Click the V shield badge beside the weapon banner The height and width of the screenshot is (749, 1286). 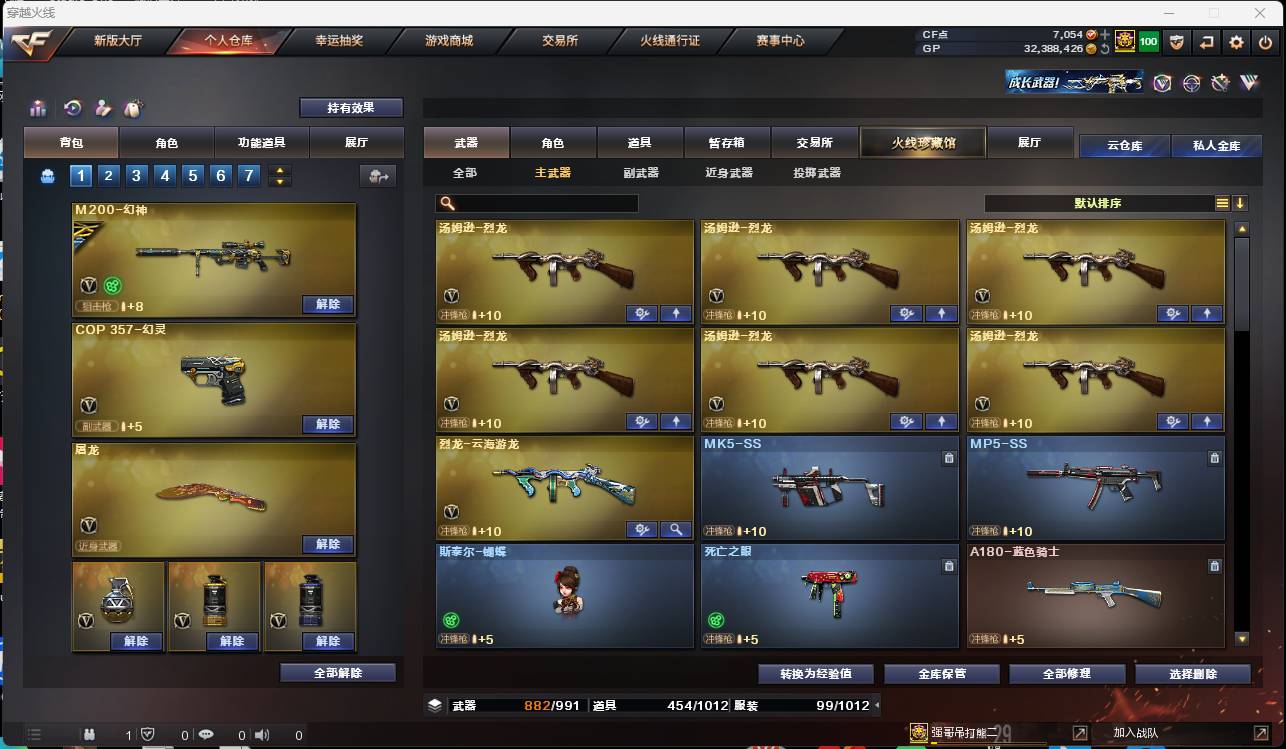click(1161, 83)
